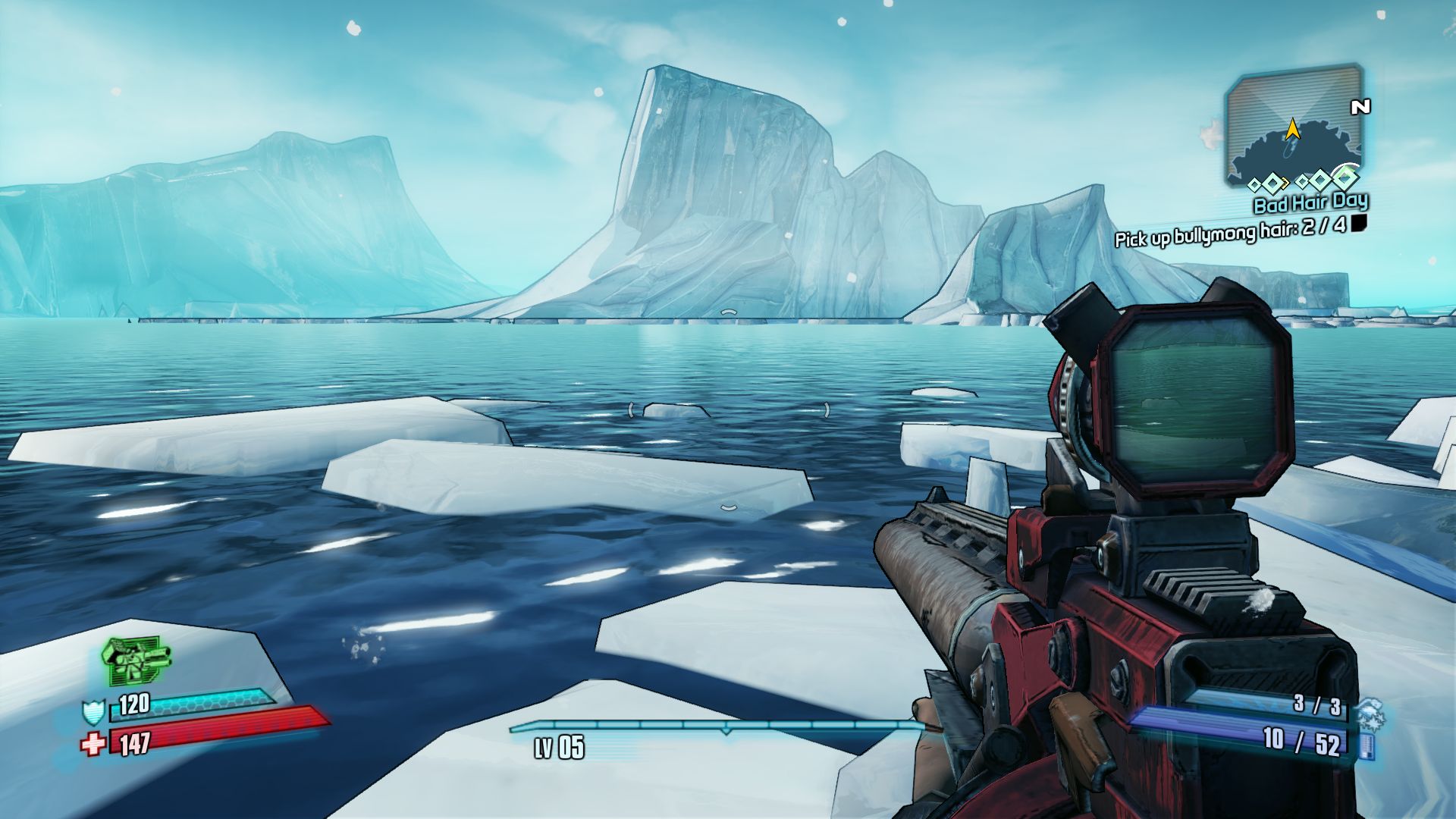Screen dimensions: 1456x819
Task: Click the shield icon next to 120
Action: (x=93, y=713)
